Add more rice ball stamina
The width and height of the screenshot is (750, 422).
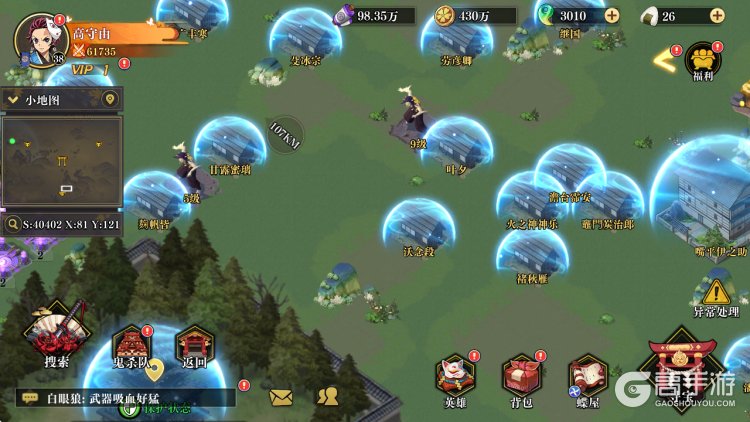click(x=716, y=16)
